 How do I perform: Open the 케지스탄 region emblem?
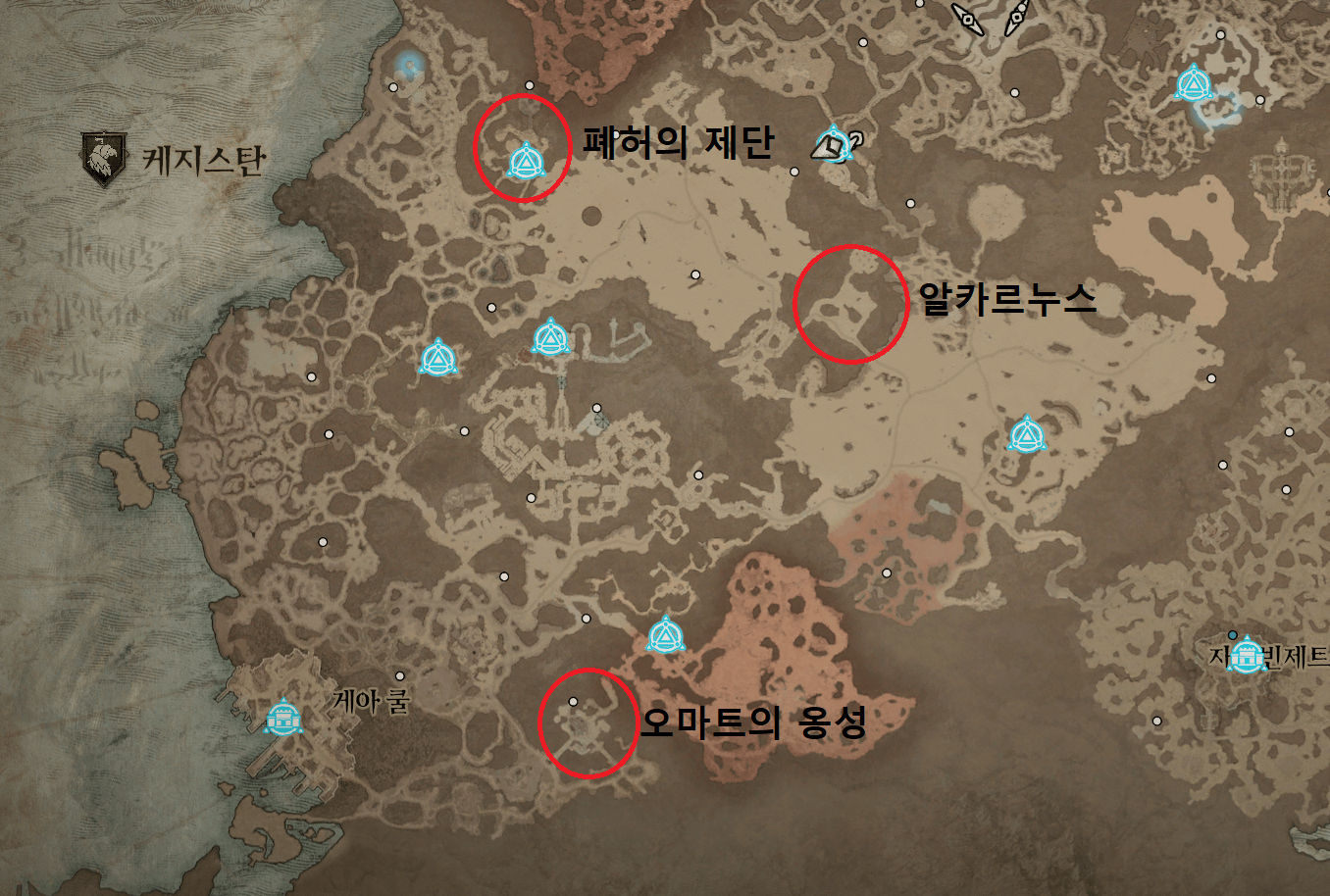pyautogui.click(x=106, y=155)
